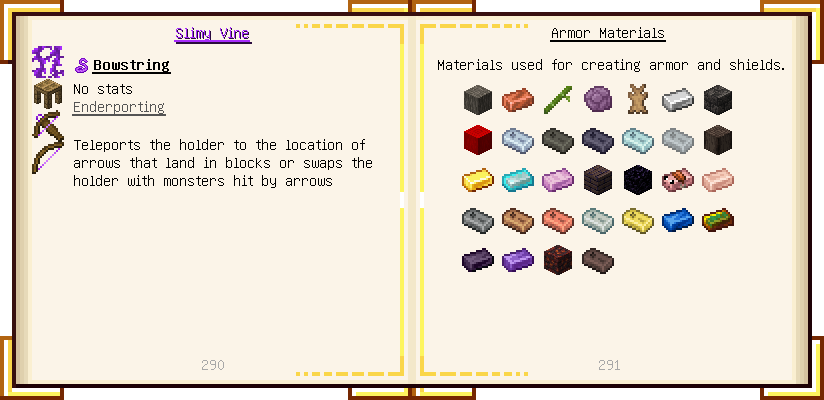Image resolution: width=824 pixels, height=400 pixels.
Task: Choose the bright blue ingot material
Action: [x=678, y=220]
